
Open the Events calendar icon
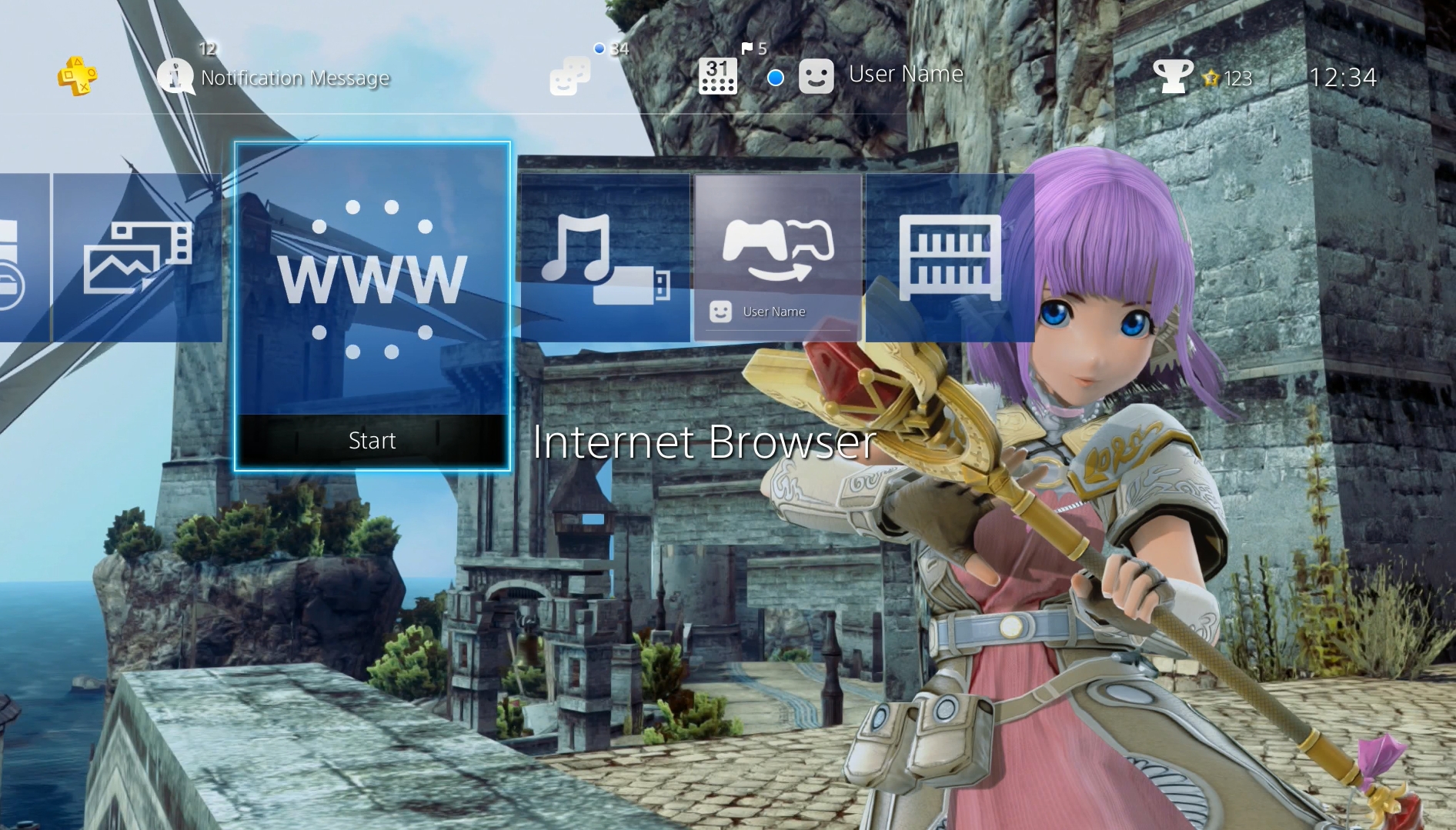pos(717,76)
